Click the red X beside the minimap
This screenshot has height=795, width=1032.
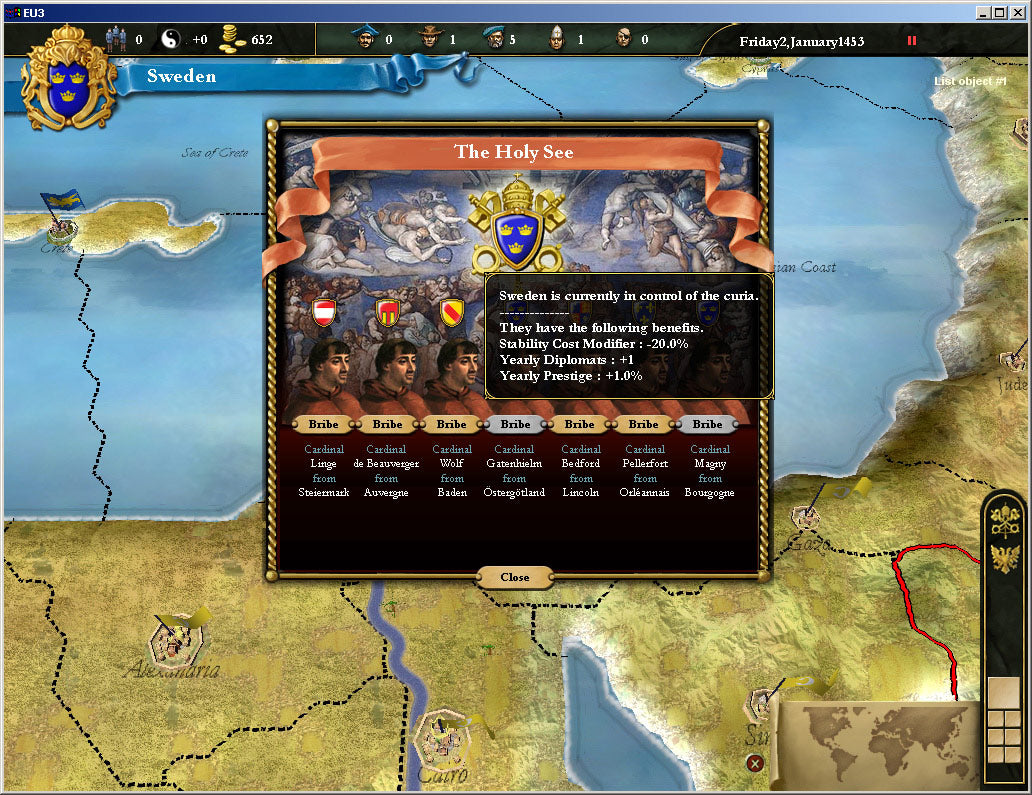[x=755, y=763]
